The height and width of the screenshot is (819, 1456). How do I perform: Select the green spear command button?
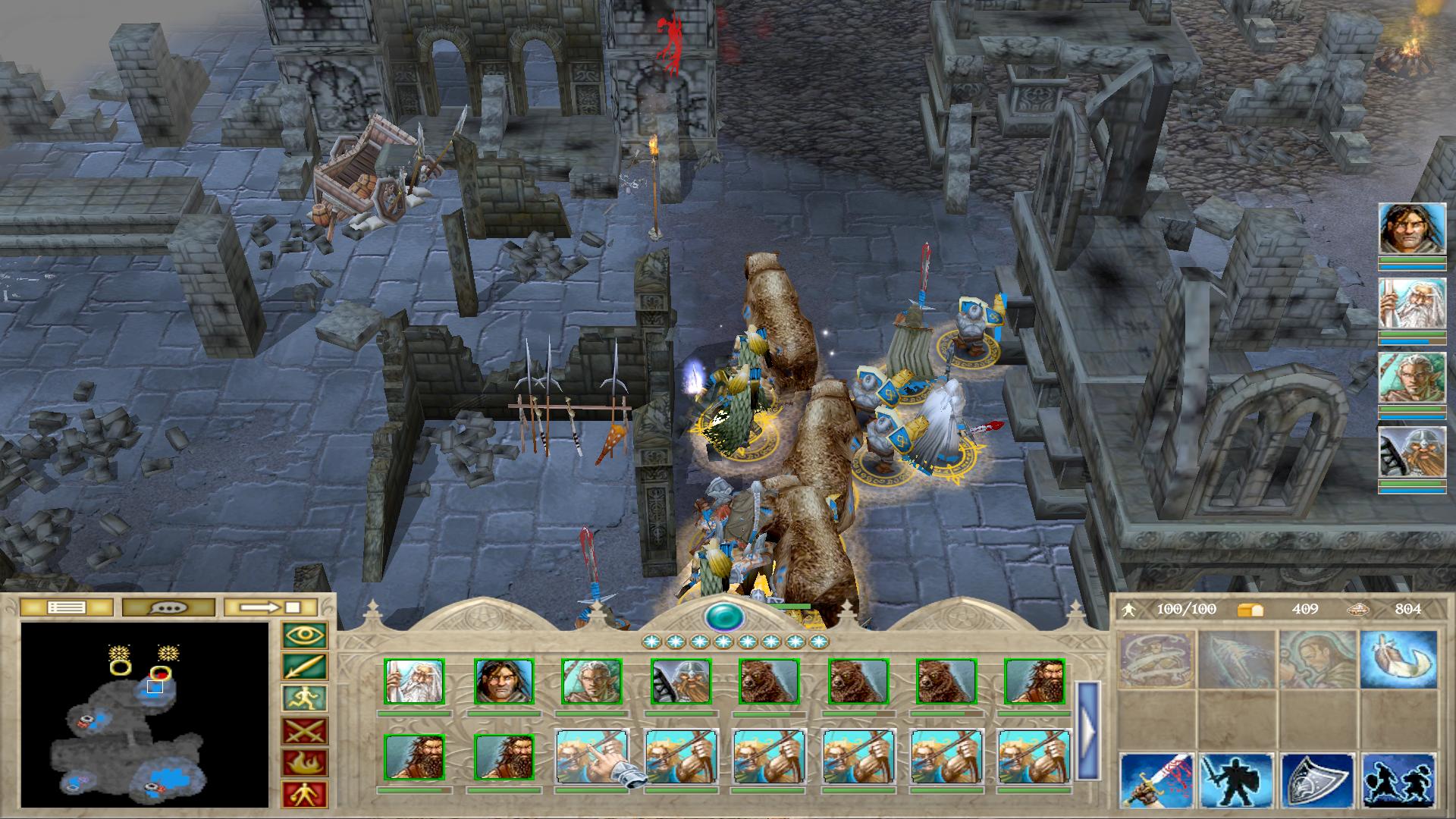(305, 667)
